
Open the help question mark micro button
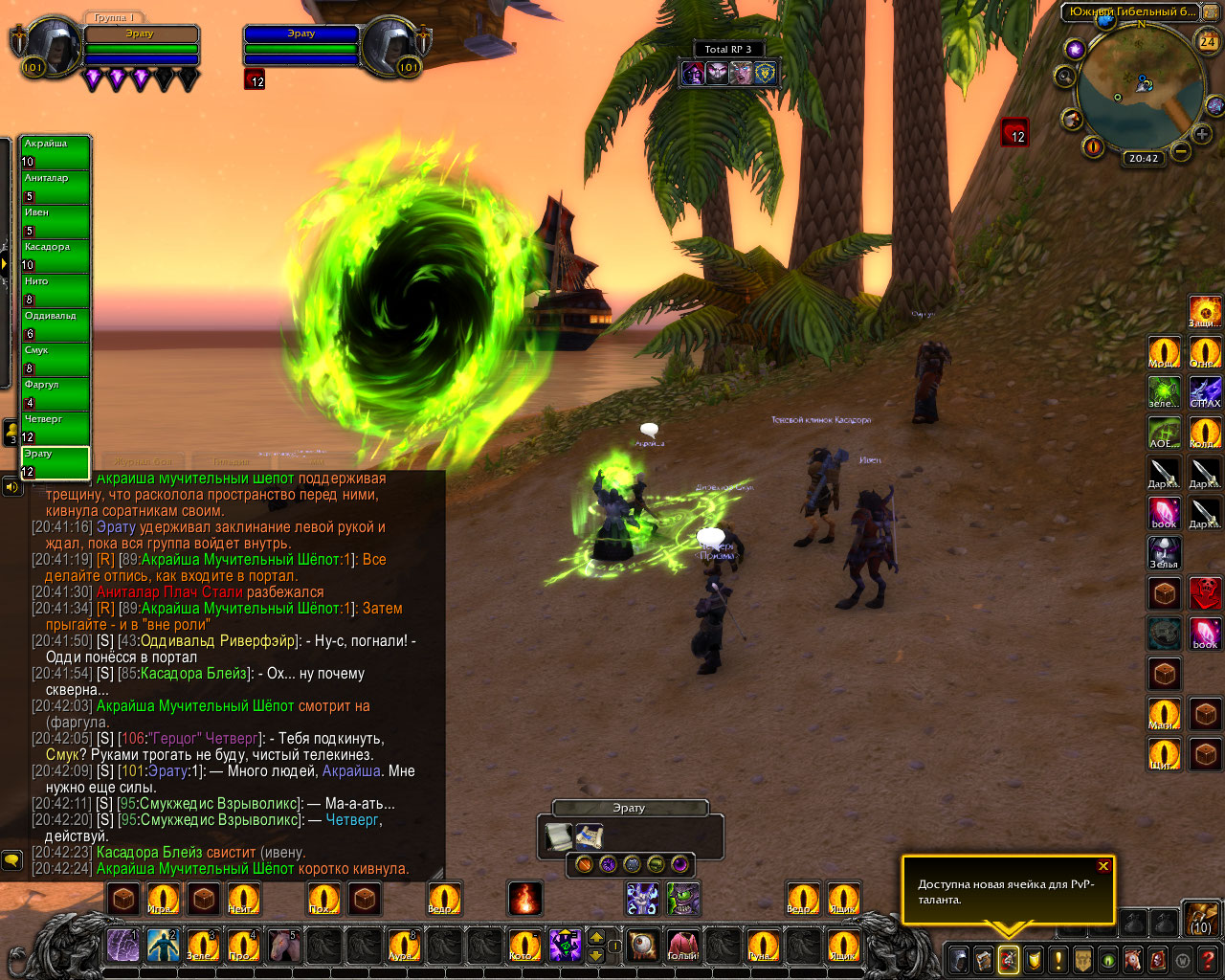pyautogui.click(x=1208, y=959)
